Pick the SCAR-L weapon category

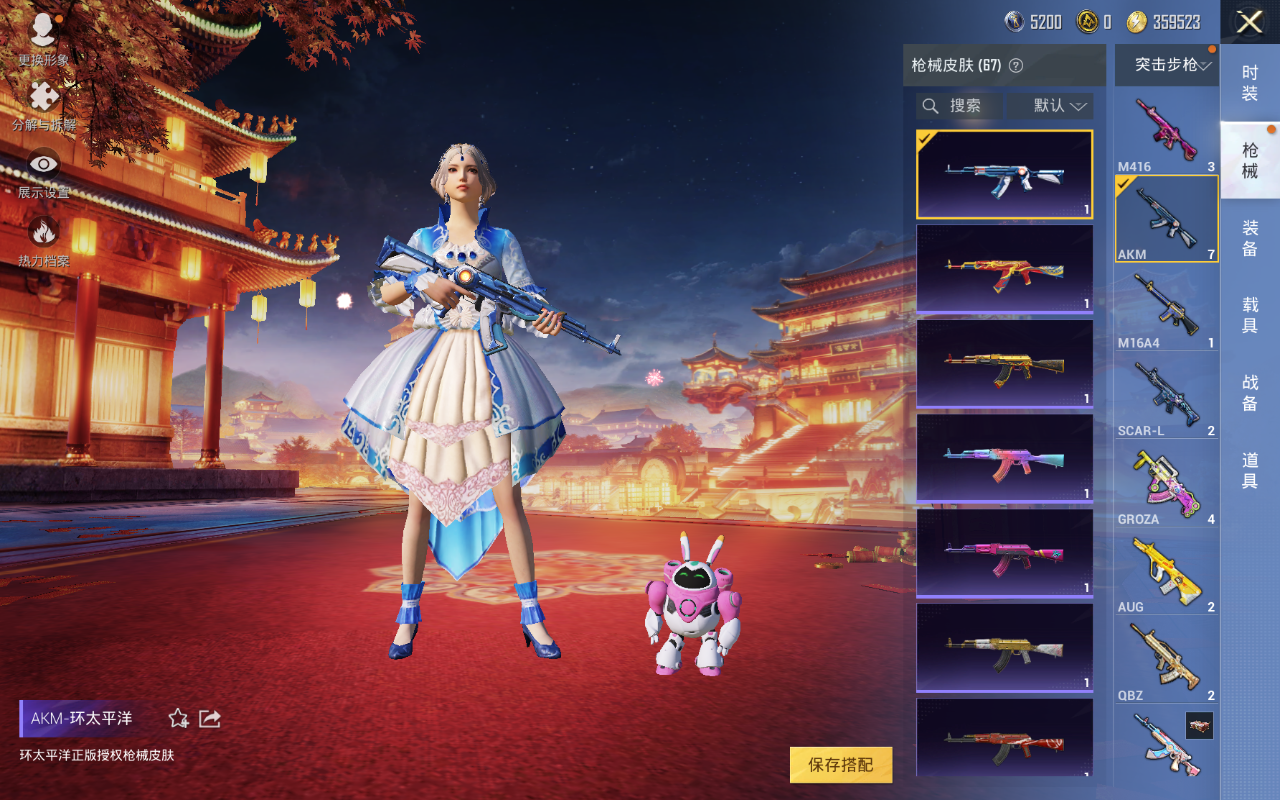click(1166, 395)
